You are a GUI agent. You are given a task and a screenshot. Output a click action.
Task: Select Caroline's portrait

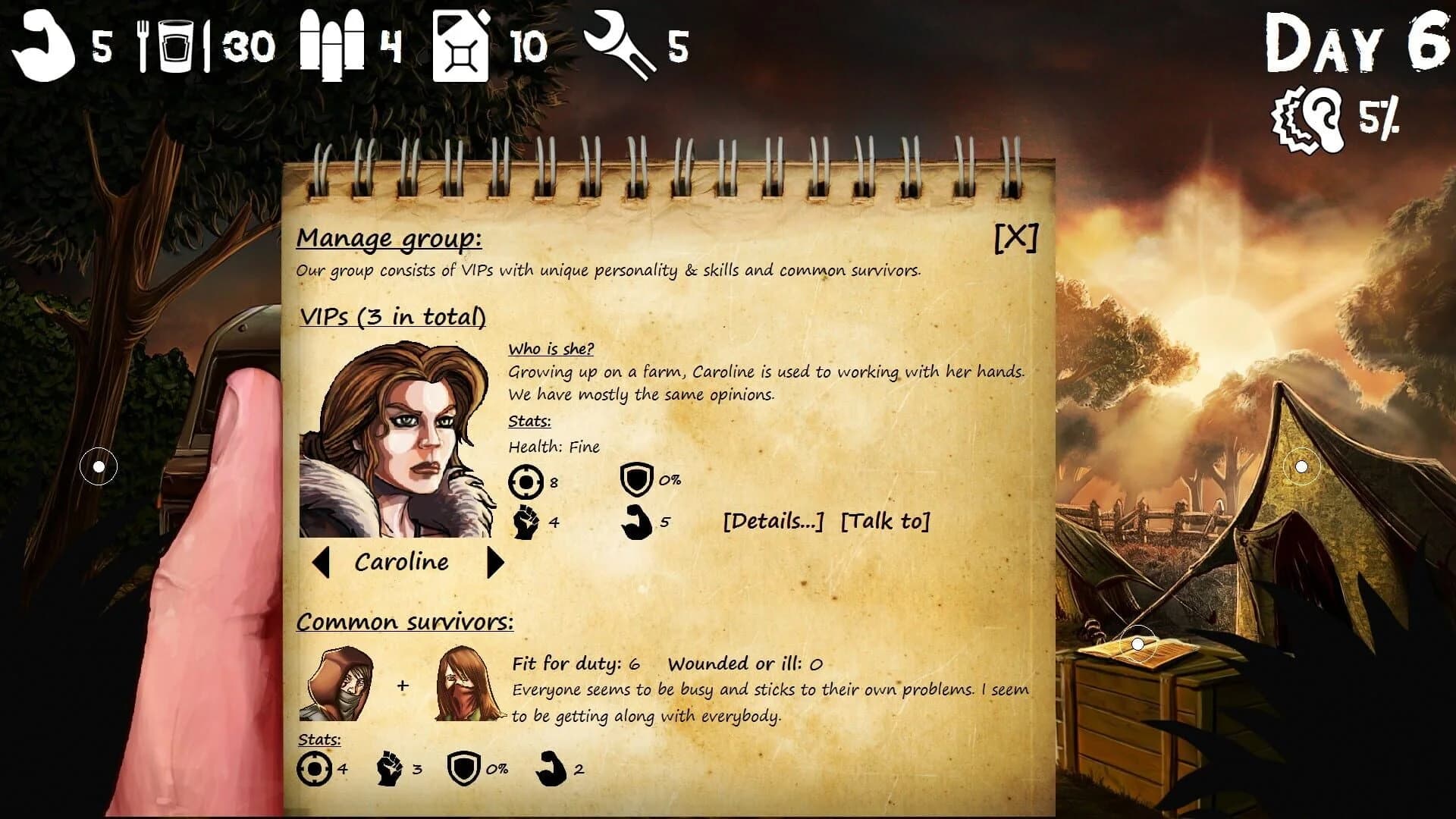tap(400, 440)
